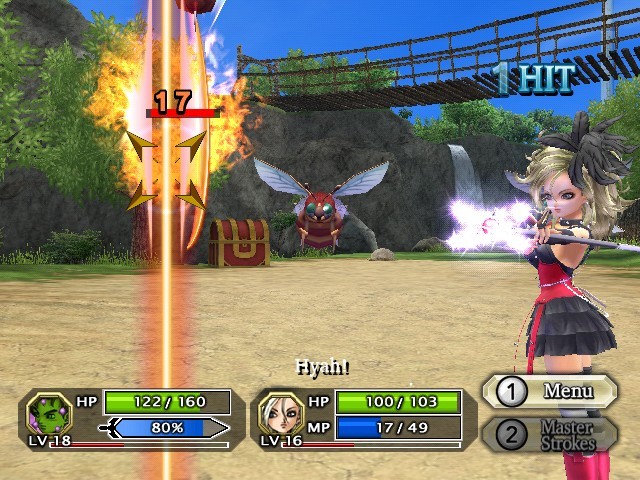Select the blonde ally portrait
The height and width of the screenshot is (480, 640).
[279, 413]
